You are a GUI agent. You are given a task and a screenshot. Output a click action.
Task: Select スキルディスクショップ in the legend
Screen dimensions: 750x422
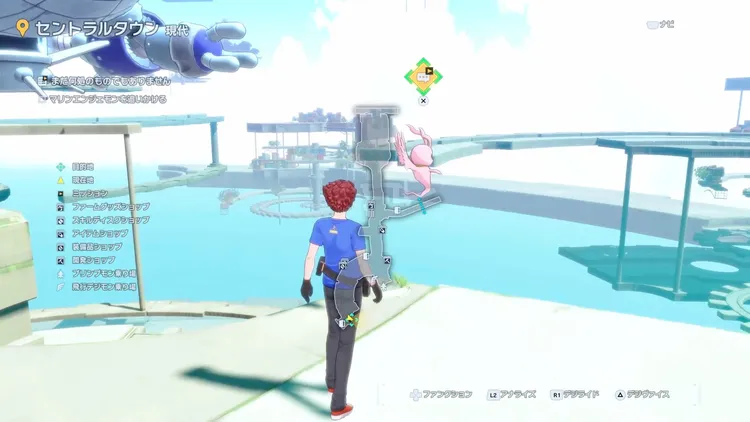pos(109,219)
